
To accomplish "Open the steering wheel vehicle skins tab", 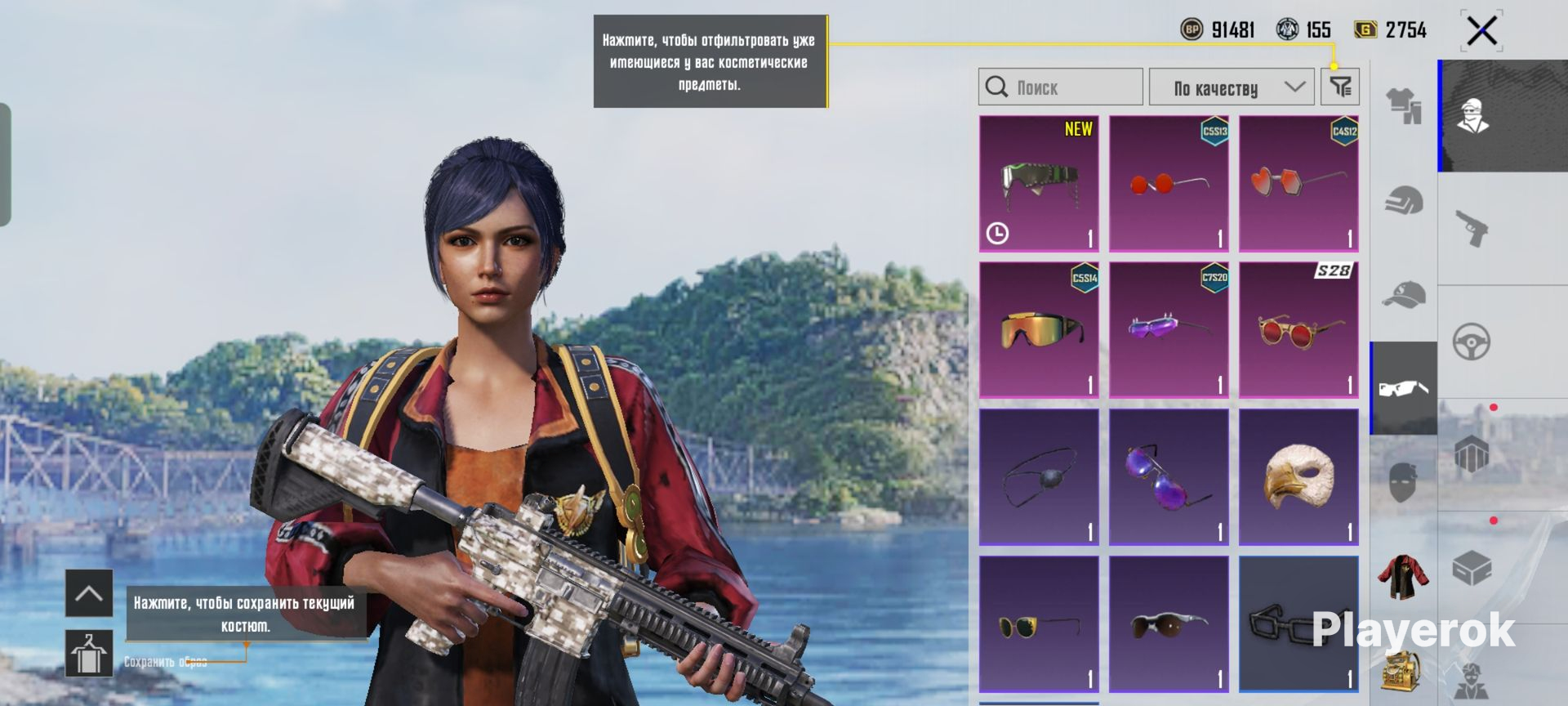I will click(x=1472, y=342).
